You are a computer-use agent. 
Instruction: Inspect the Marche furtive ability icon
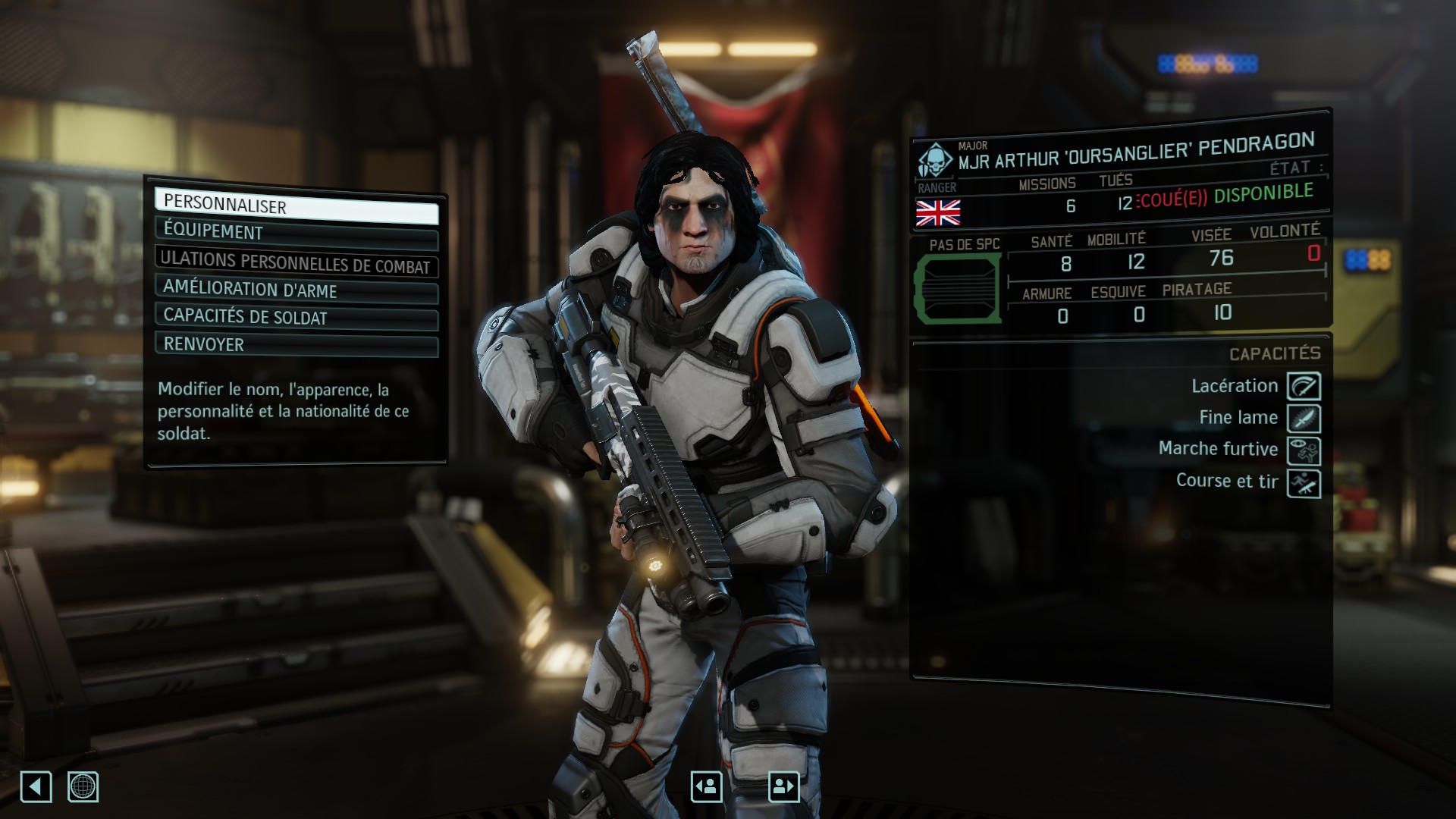coord(1304,451)
